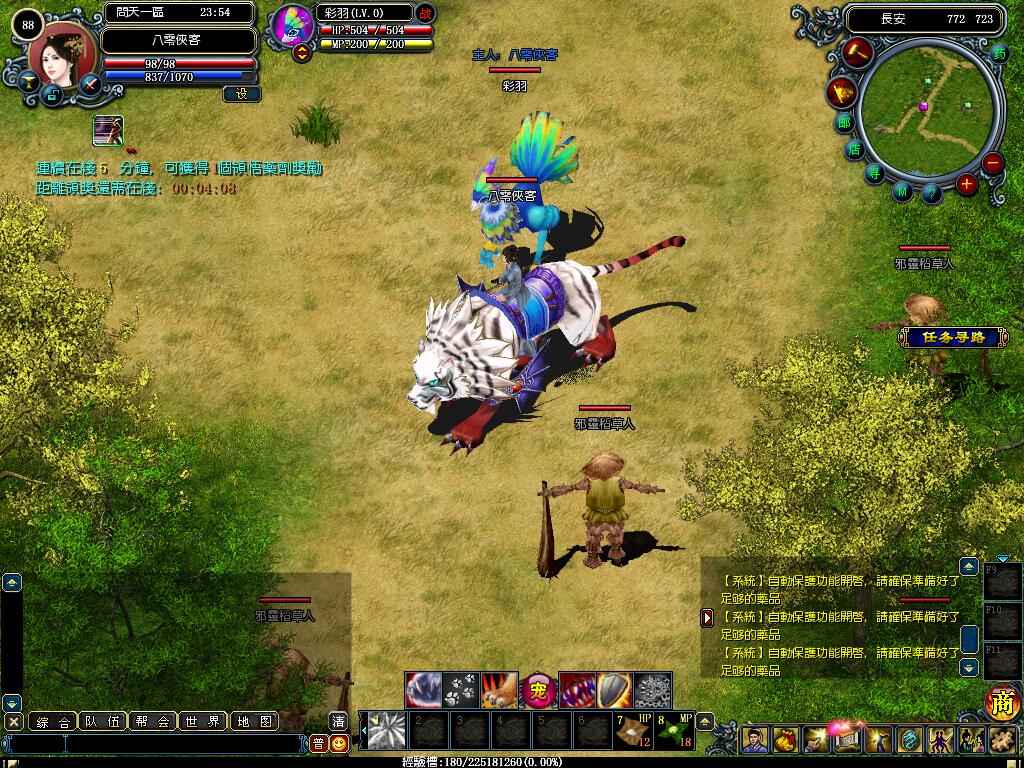
Task: Zoom out the minimap with the minus button
Action: click(992, 163)
